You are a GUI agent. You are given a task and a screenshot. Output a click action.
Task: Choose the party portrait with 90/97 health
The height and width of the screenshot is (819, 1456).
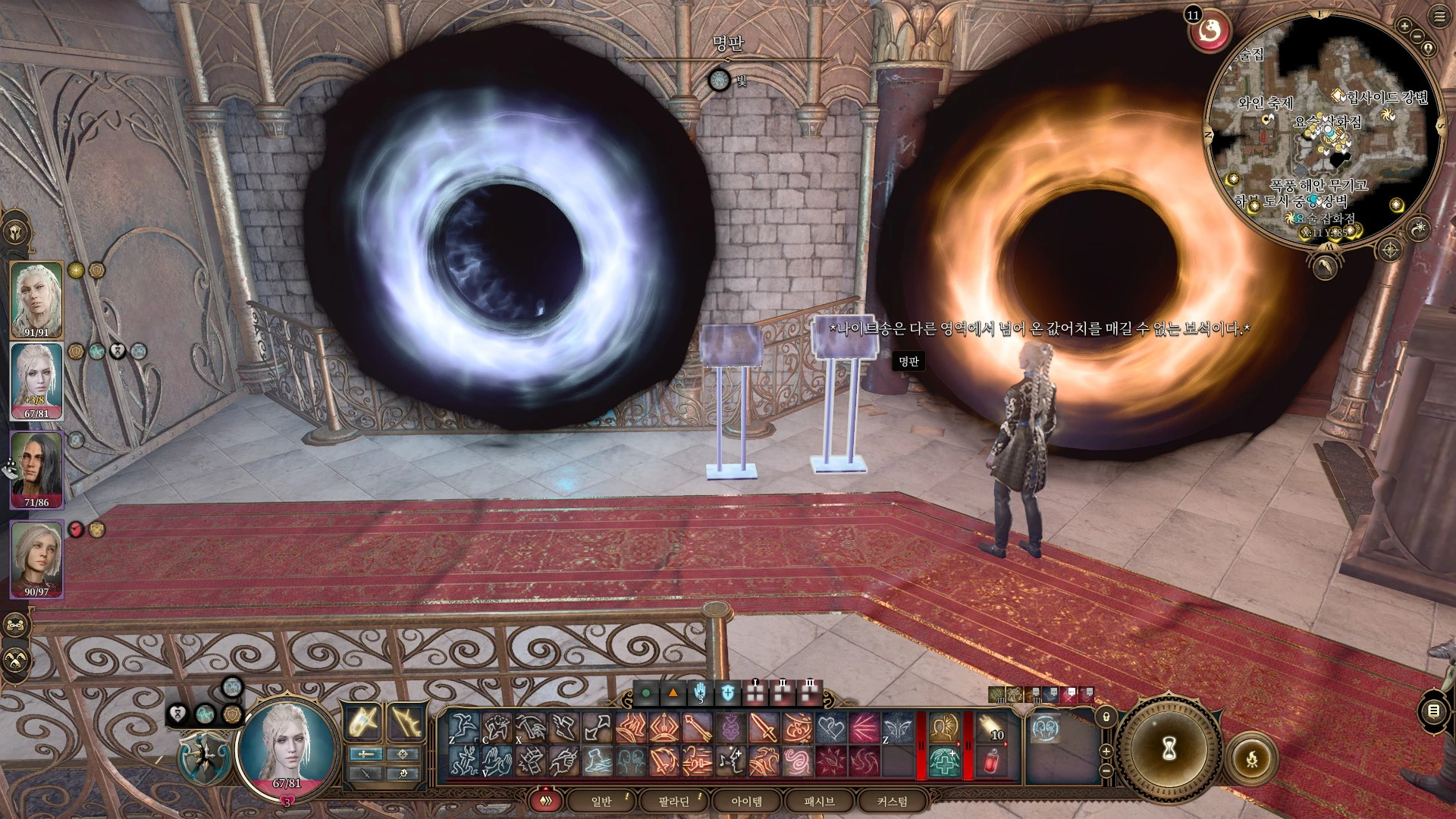pyautogui.click(x=36, y=559)
